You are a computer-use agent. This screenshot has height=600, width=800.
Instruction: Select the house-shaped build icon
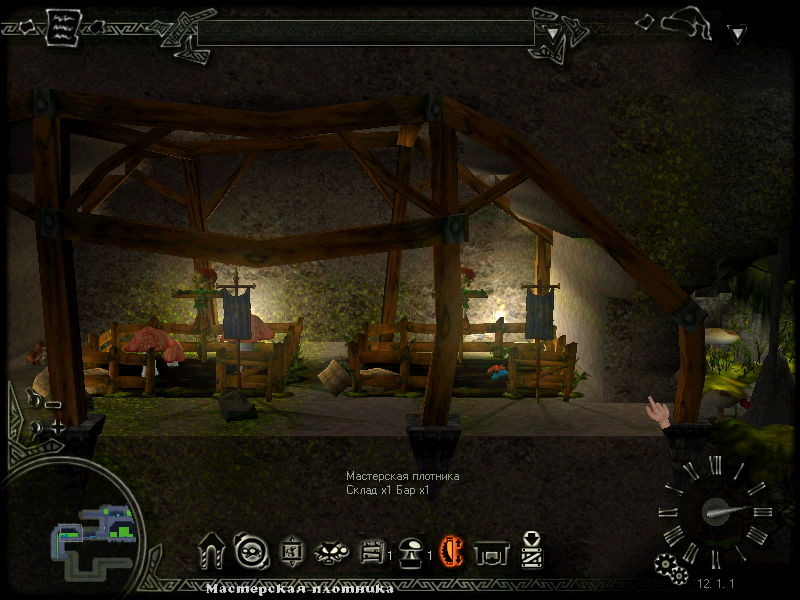[x=212, y=550]
